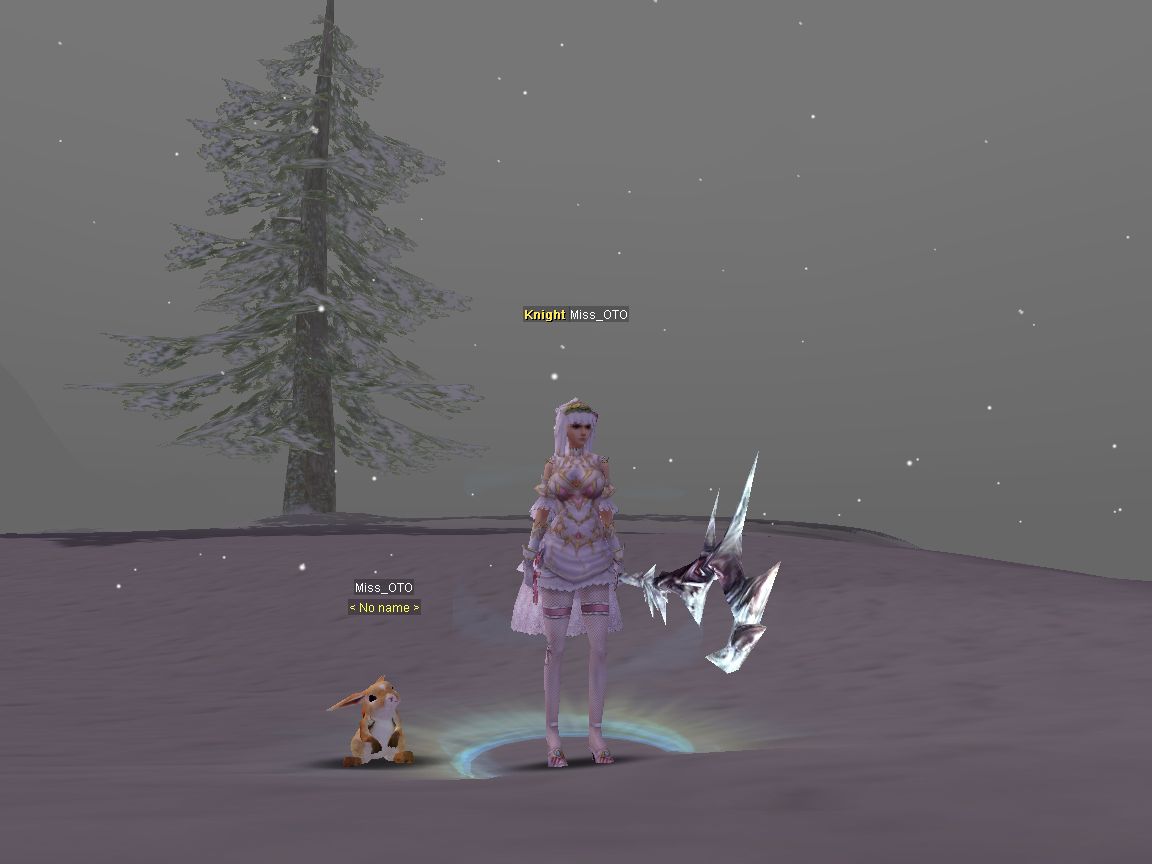The height and width of the screenshot is (864, 1152).
Task: Click the pet's "< No name >" label
Action: click(x=384, y=608)
